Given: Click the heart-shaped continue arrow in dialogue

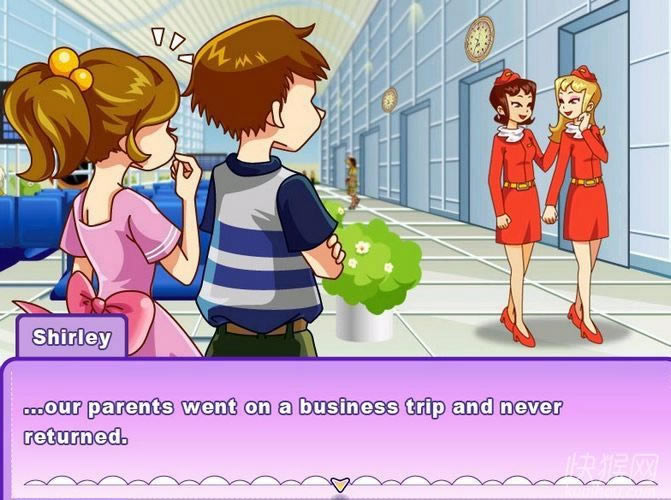Looking at the screenshot, I should click(340, 484).
